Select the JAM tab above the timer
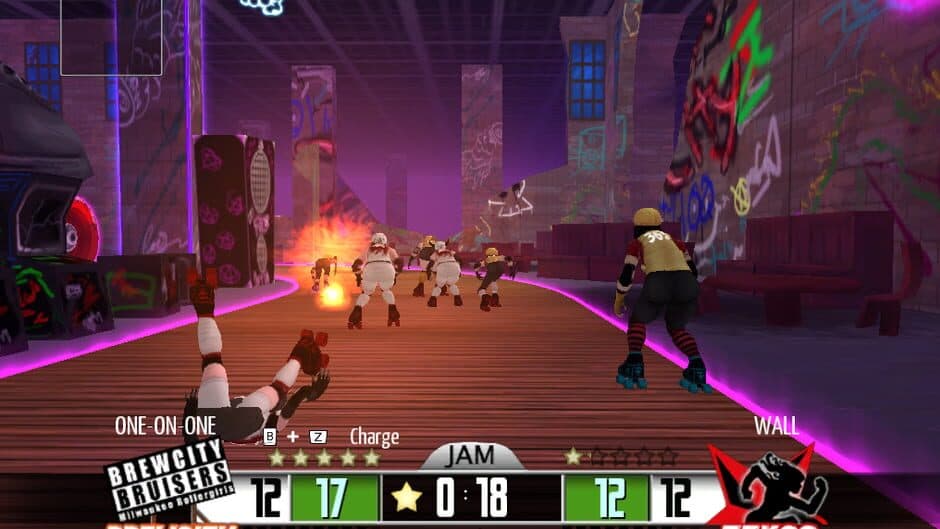Image resolution: width=940 pixels, height=529 pixels. click(x=471, y=455)
